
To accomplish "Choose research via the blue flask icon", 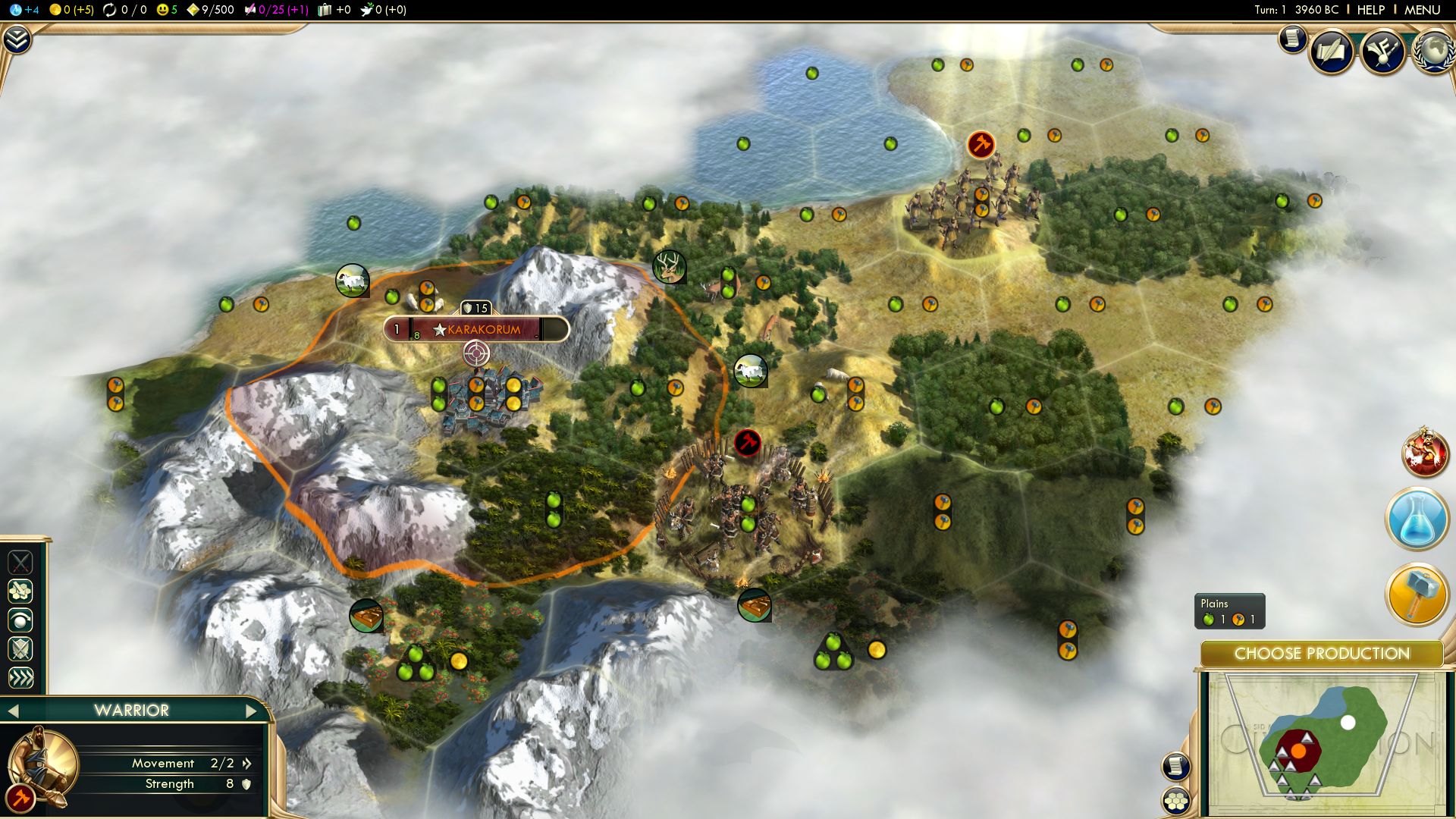I will pos(1420,518).
